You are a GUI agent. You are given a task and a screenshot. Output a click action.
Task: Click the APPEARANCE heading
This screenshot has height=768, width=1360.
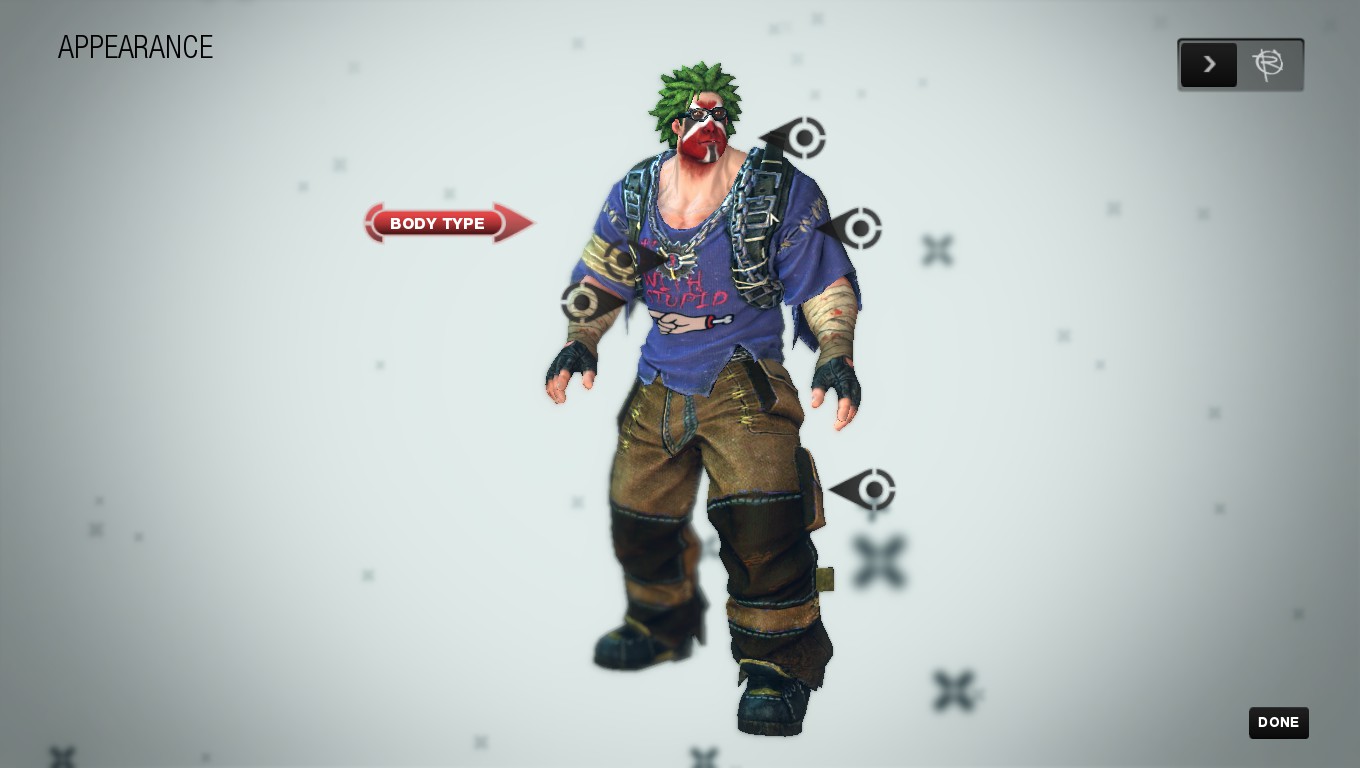coord(135,47)
